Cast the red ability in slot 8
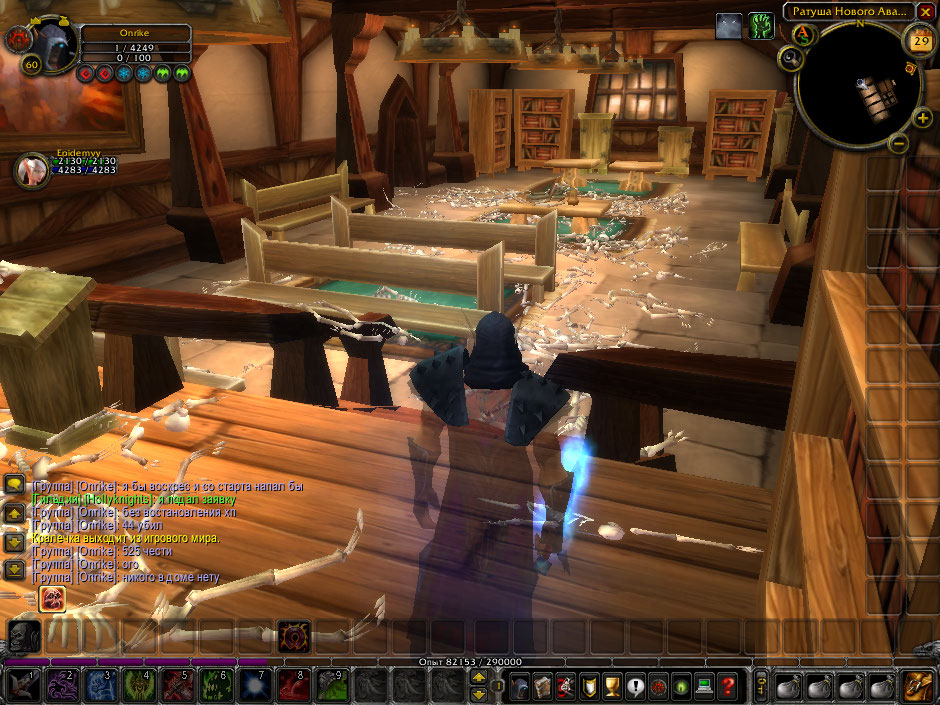The width and height of the screenshot is (940, 705). (292, 686)
